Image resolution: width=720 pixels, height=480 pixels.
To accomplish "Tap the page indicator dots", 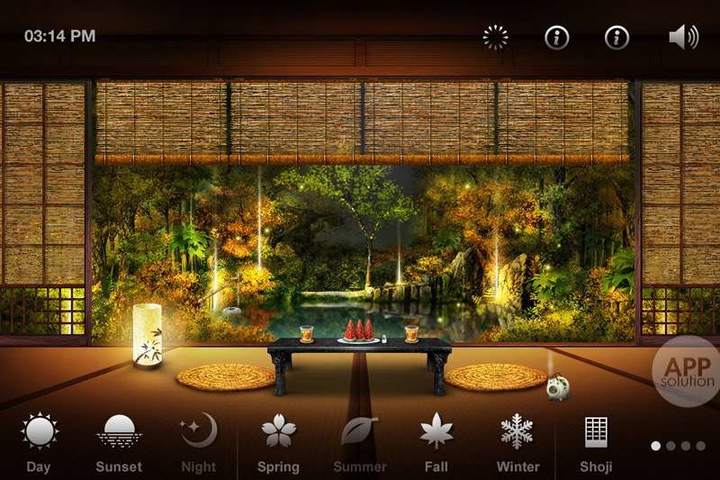I will coord(678,446).
